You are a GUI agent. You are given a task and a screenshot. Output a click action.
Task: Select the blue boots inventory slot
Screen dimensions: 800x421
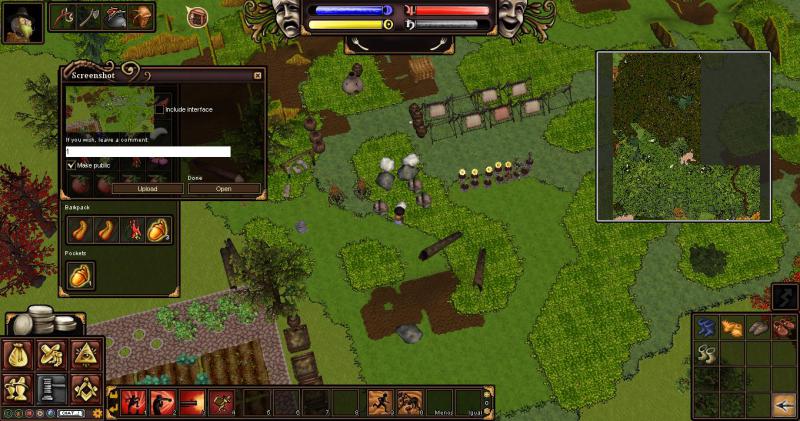click(706, 328)
